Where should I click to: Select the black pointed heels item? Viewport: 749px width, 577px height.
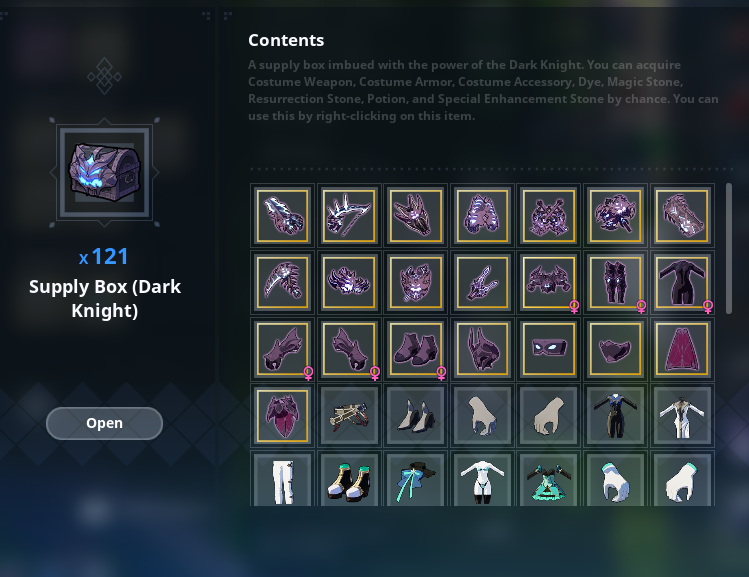[415, 415]
